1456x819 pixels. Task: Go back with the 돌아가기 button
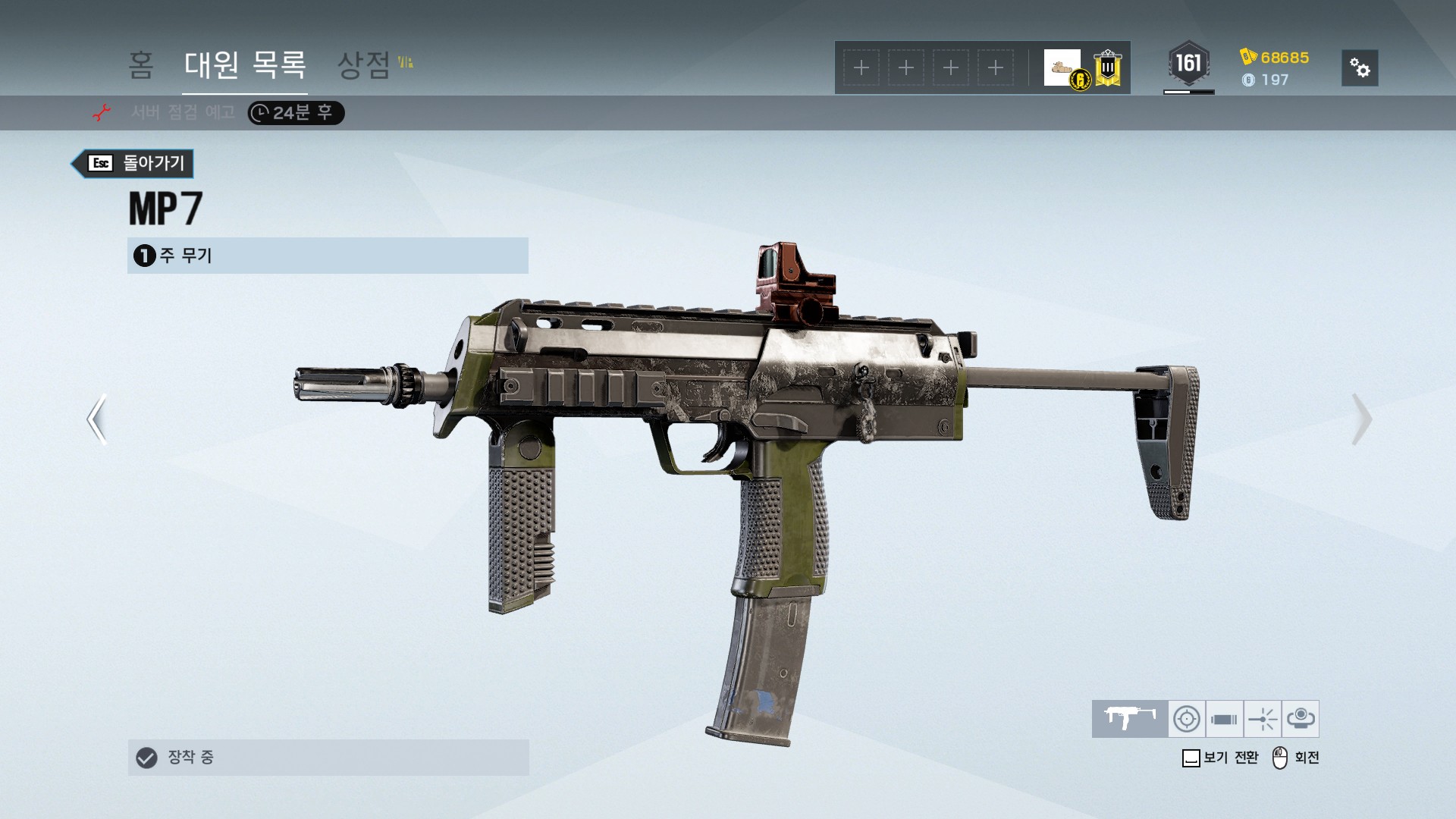133,163
